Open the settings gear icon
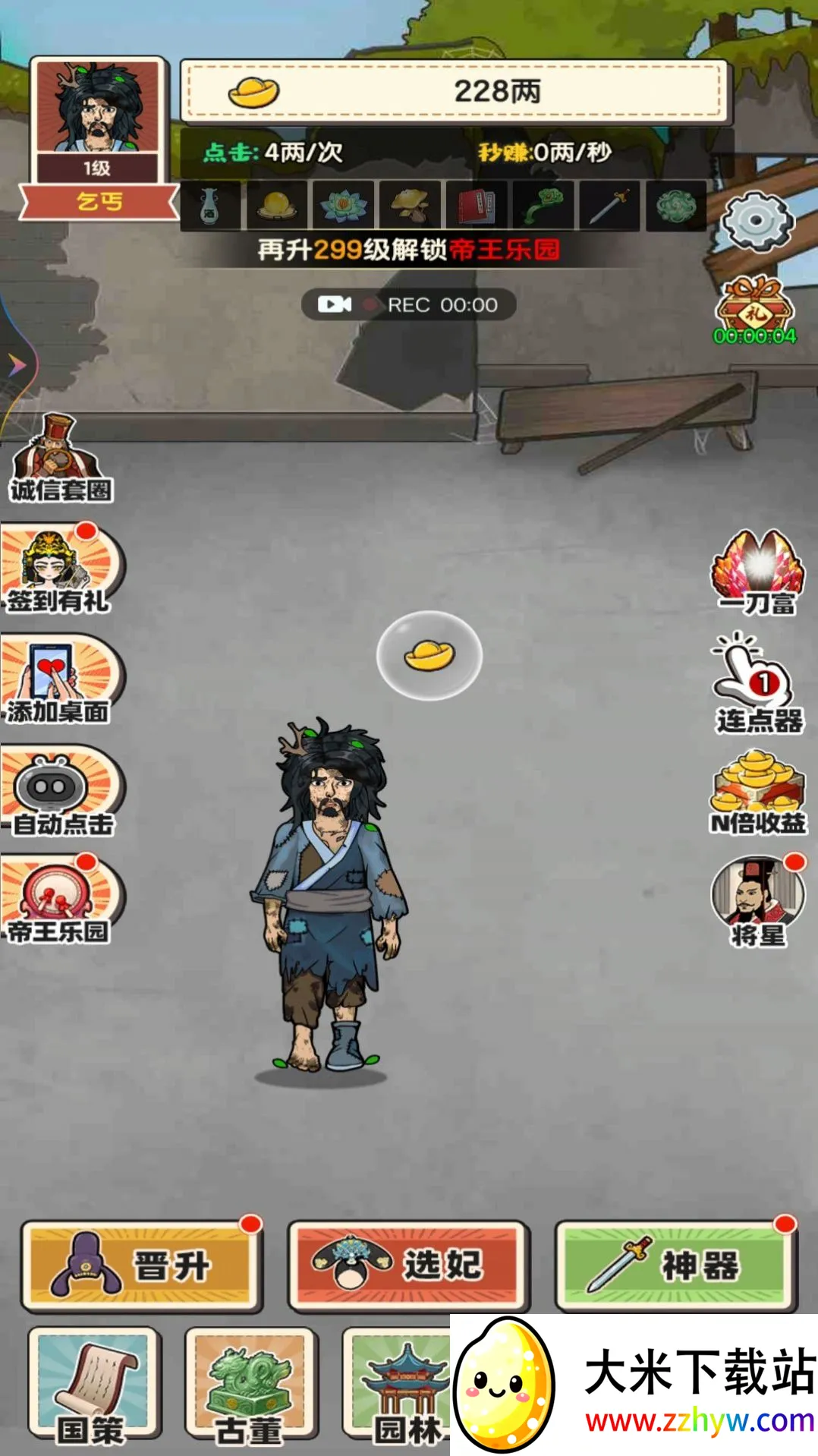 (757, 221)
